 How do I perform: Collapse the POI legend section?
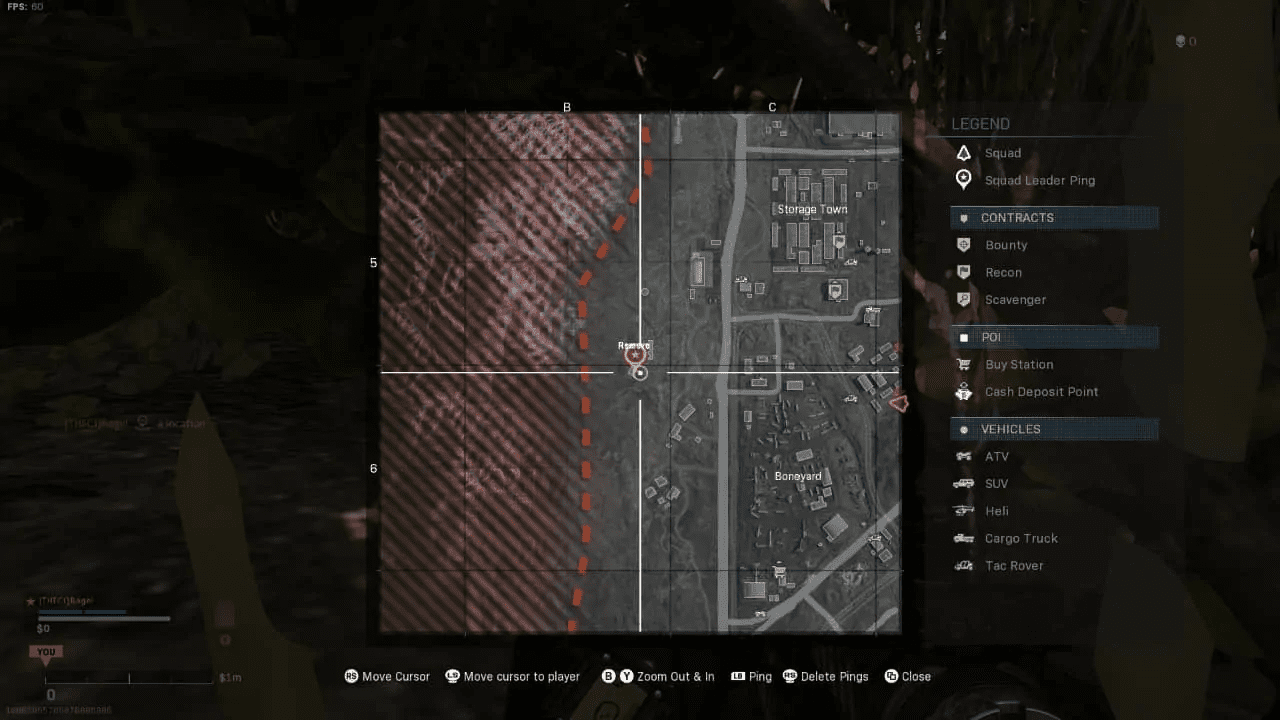(1054, 337)
